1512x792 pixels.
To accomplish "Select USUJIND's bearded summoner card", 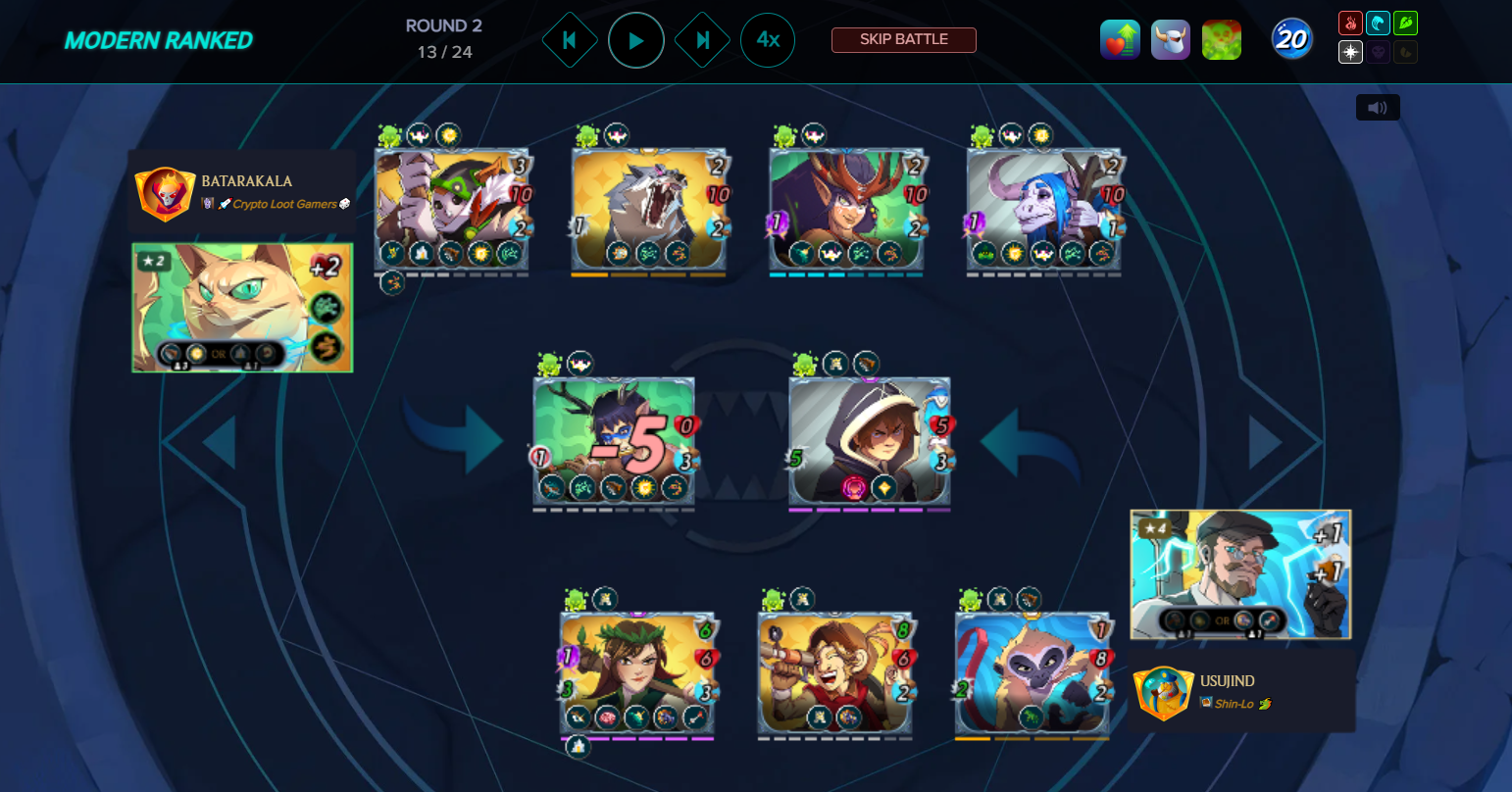I will coord(1240,574).
